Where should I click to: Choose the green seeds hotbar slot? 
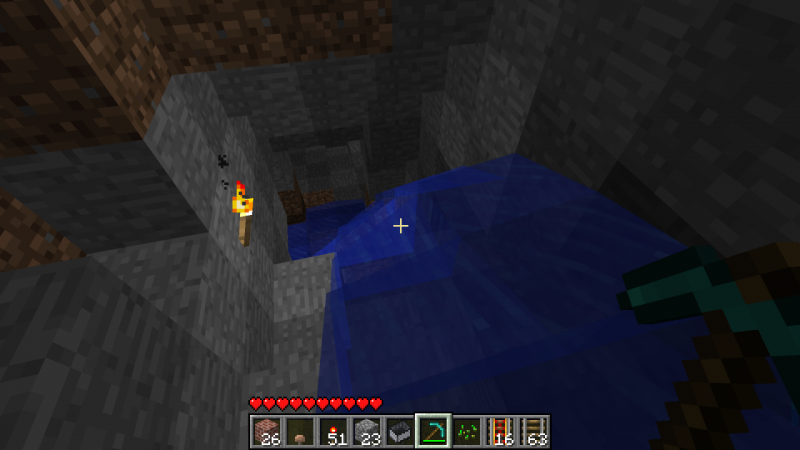467,431
